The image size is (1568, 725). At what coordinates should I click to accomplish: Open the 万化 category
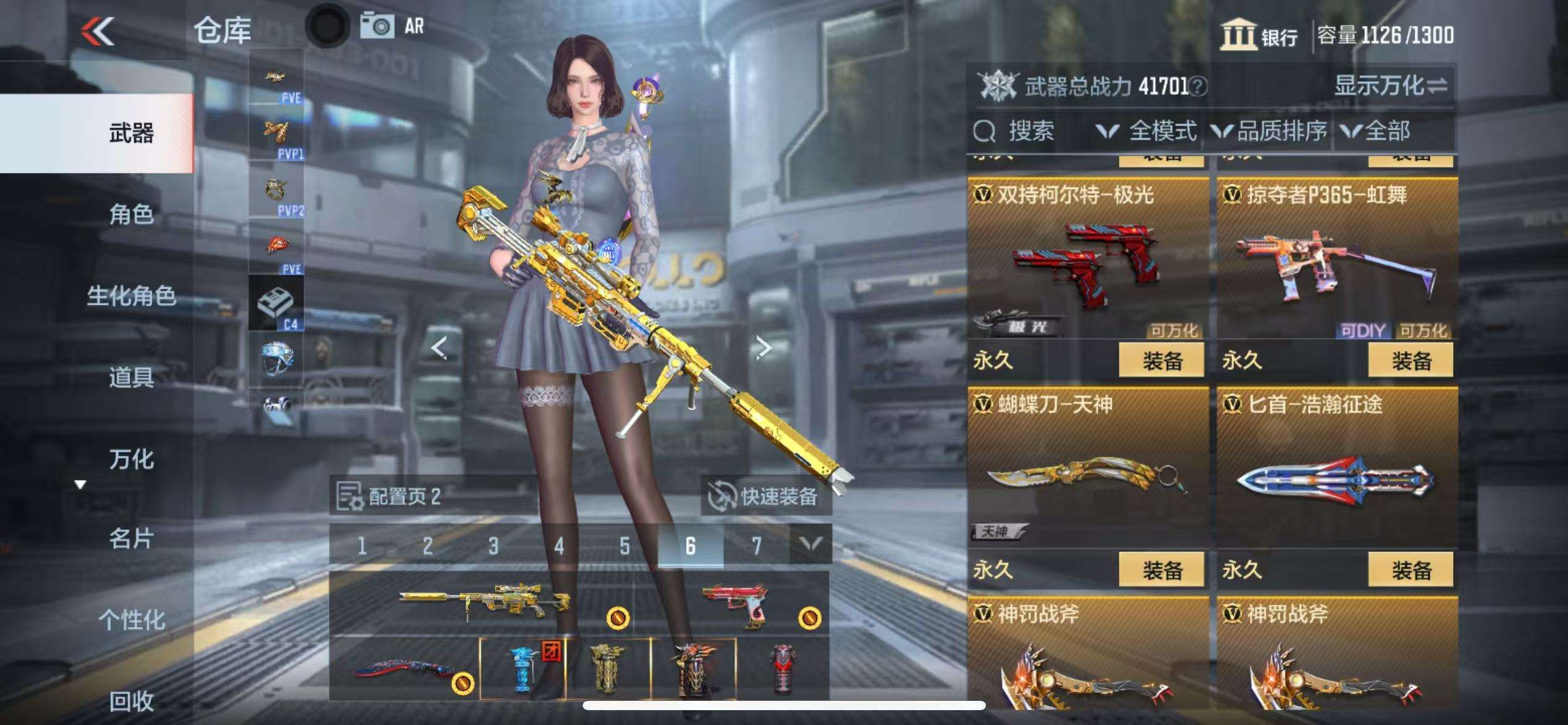pyautogui.click(x=131, y=459)
